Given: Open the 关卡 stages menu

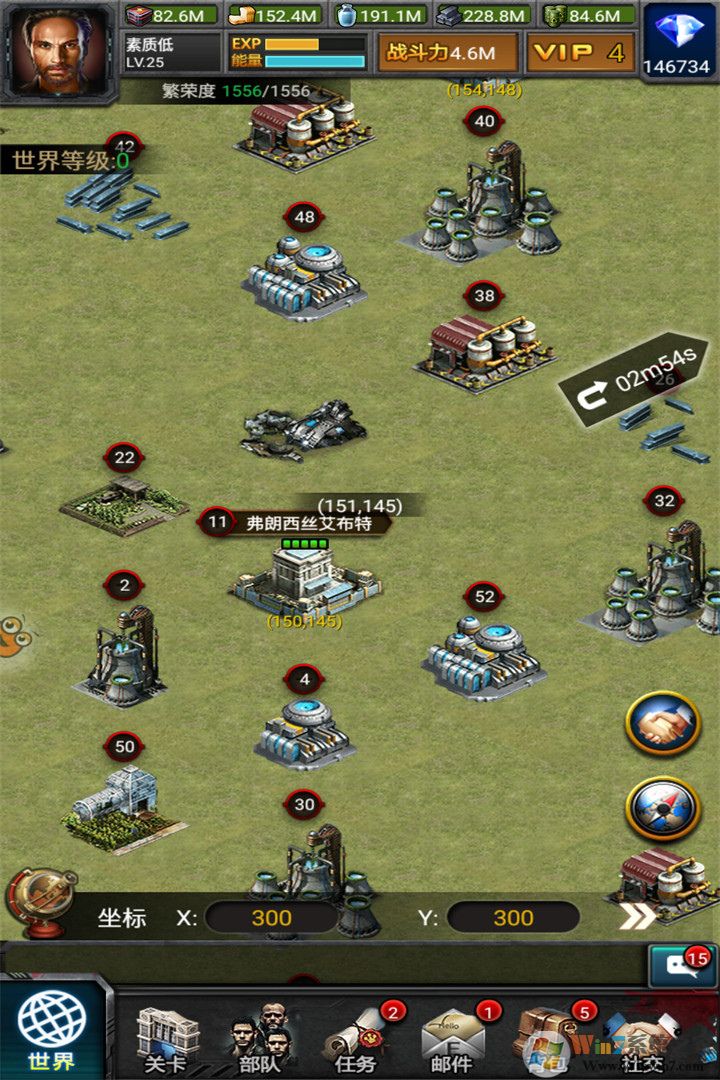Looking at the screenshot, I should [x=167, y=1038].
